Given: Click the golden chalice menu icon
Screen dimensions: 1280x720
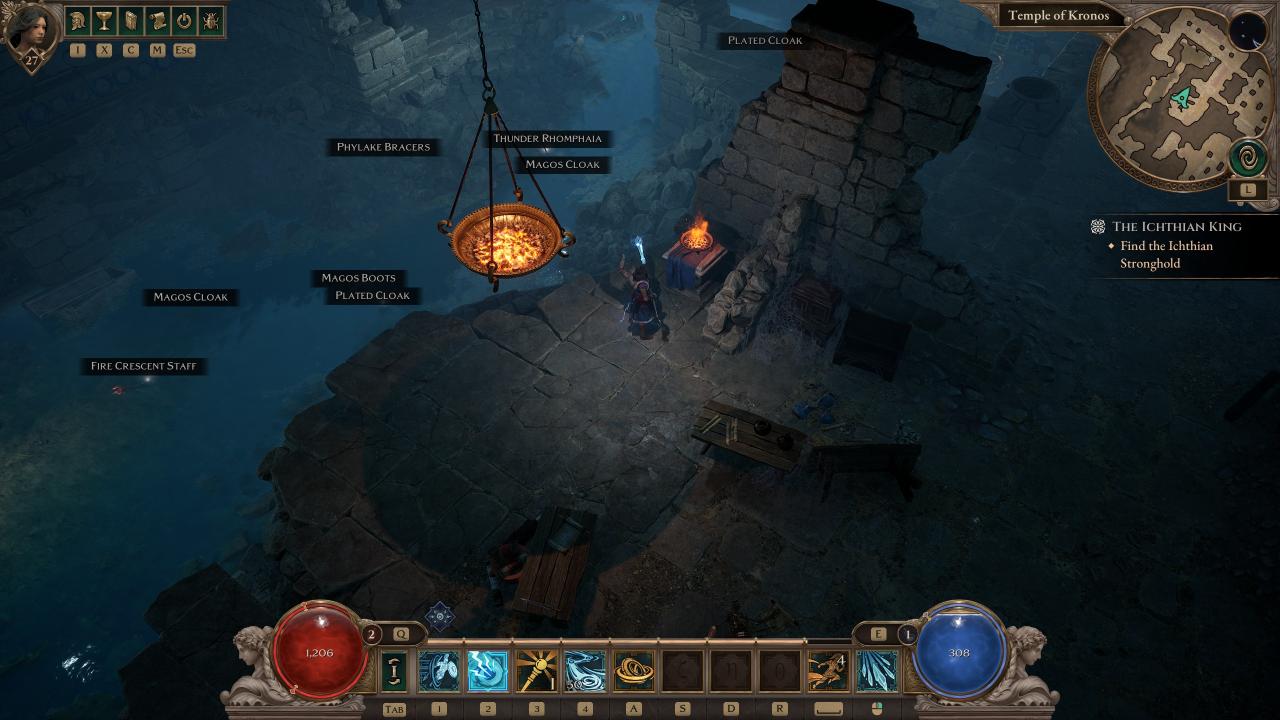Looking at the screenshot, I should coord(104,20).
